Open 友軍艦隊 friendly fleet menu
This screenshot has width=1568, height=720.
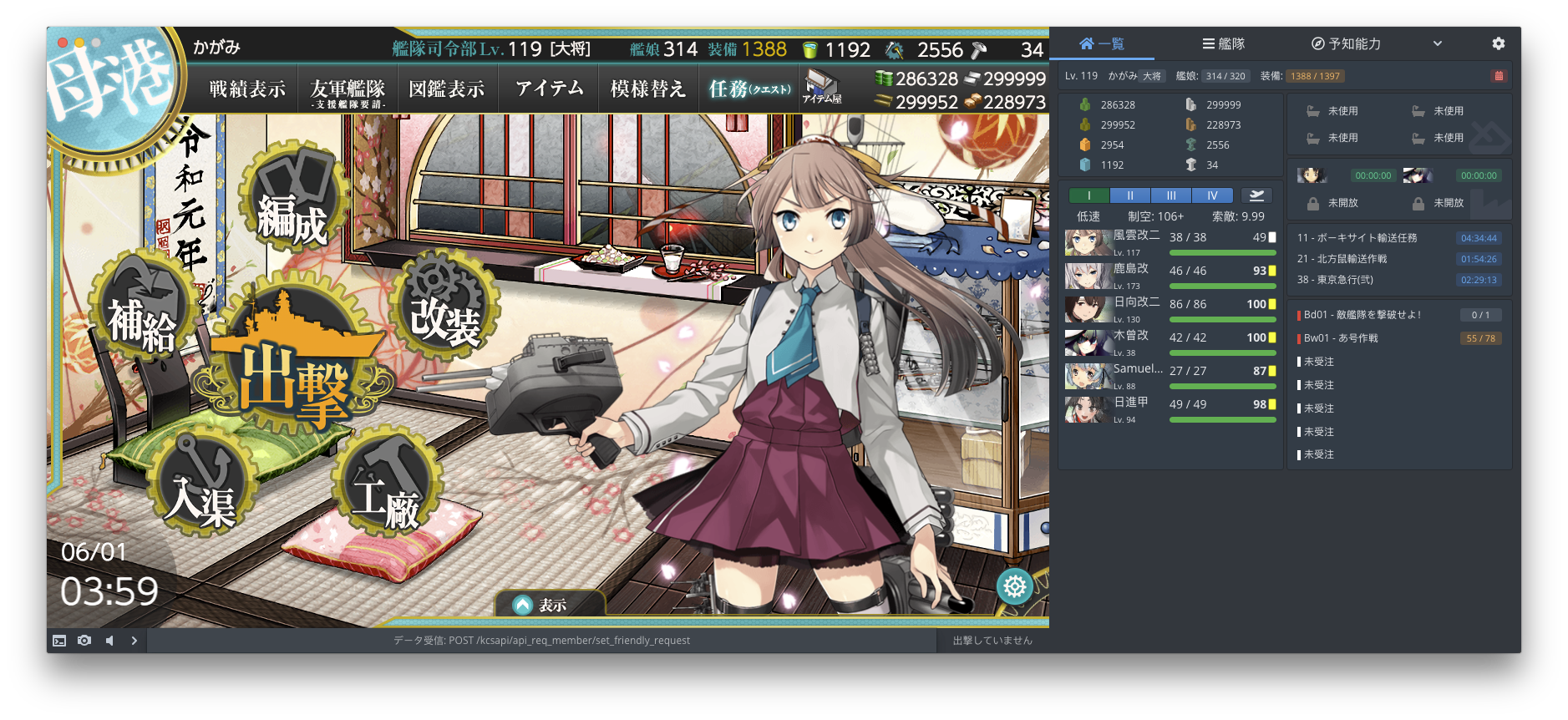pos(348,90)
